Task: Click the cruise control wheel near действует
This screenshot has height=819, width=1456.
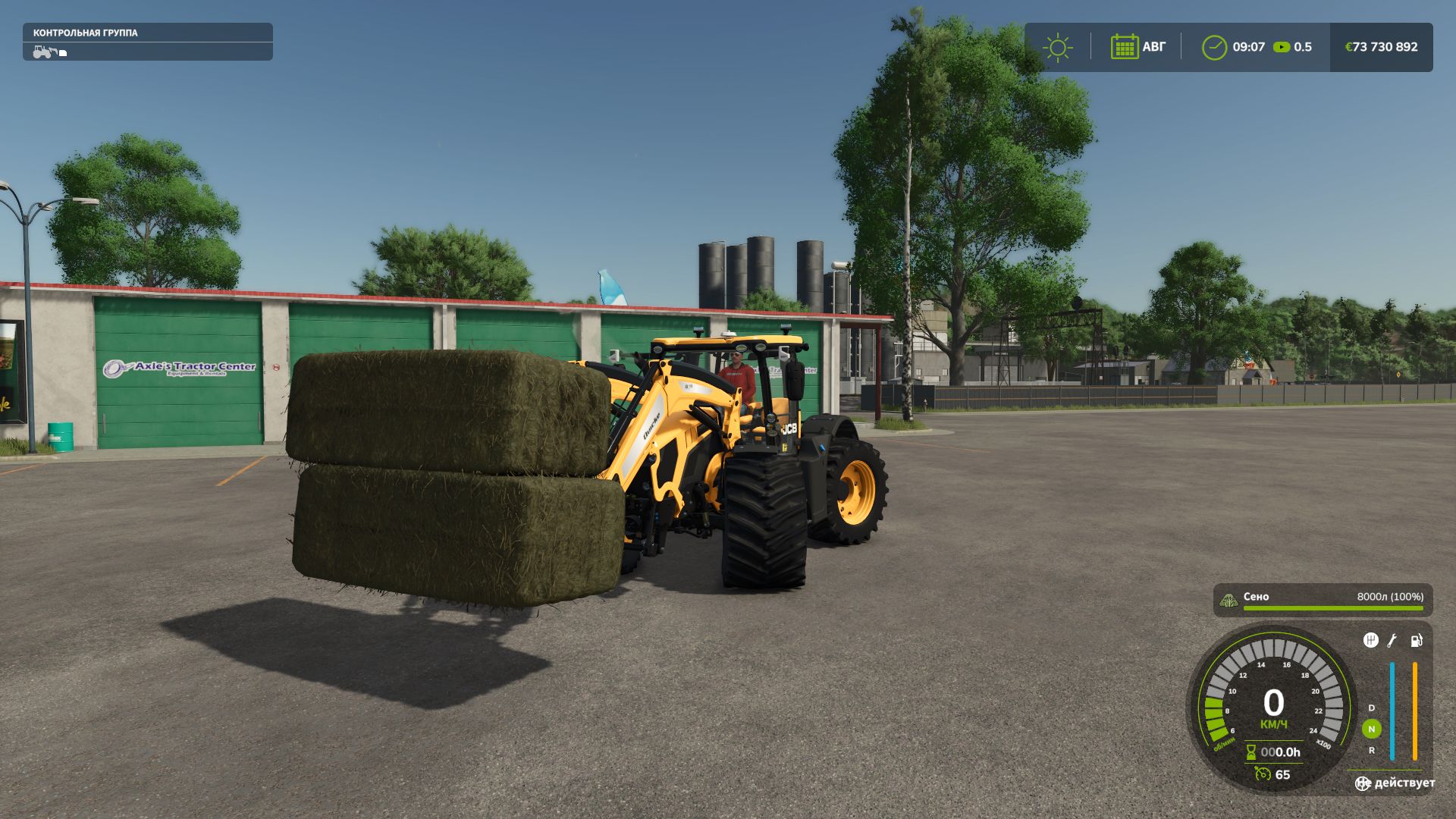Action: (1363, 783)
